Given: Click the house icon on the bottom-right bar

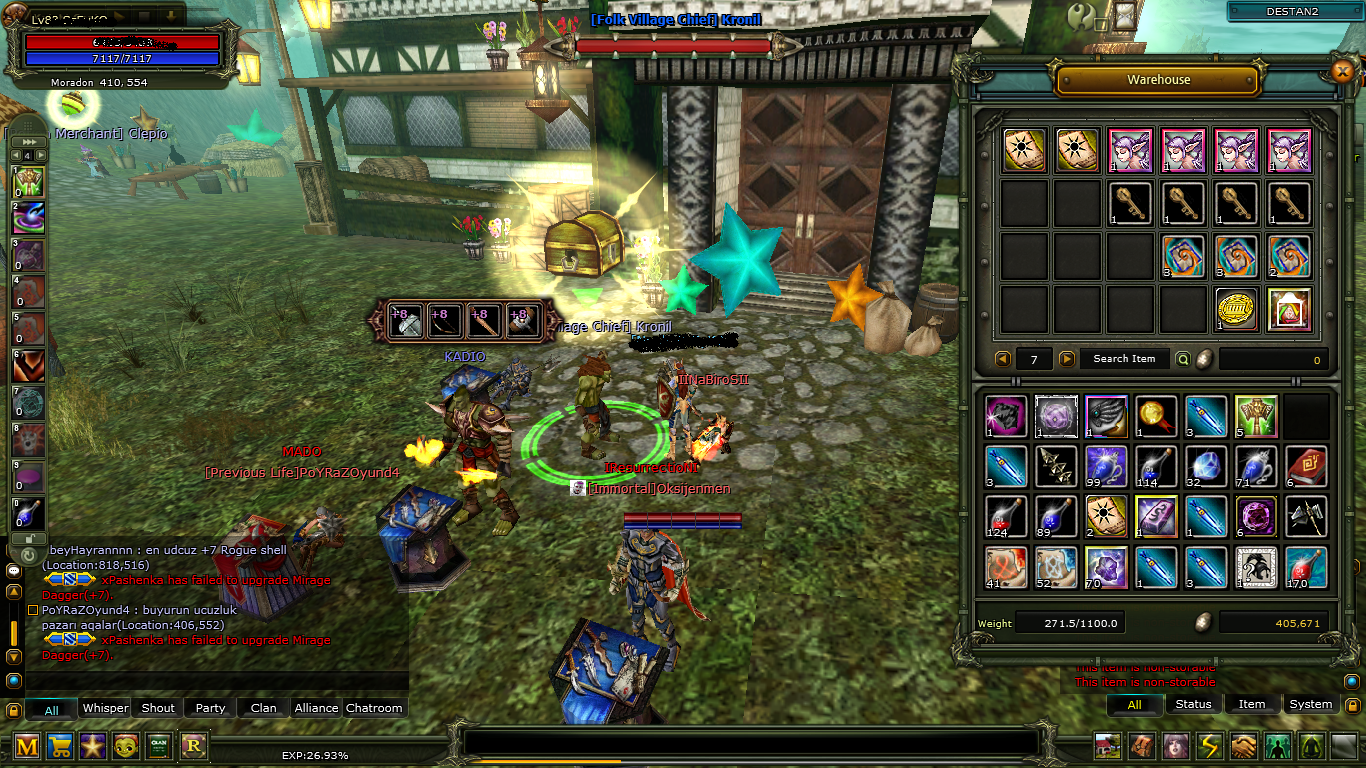Looking at the screenshot, I should point(1106,746).
